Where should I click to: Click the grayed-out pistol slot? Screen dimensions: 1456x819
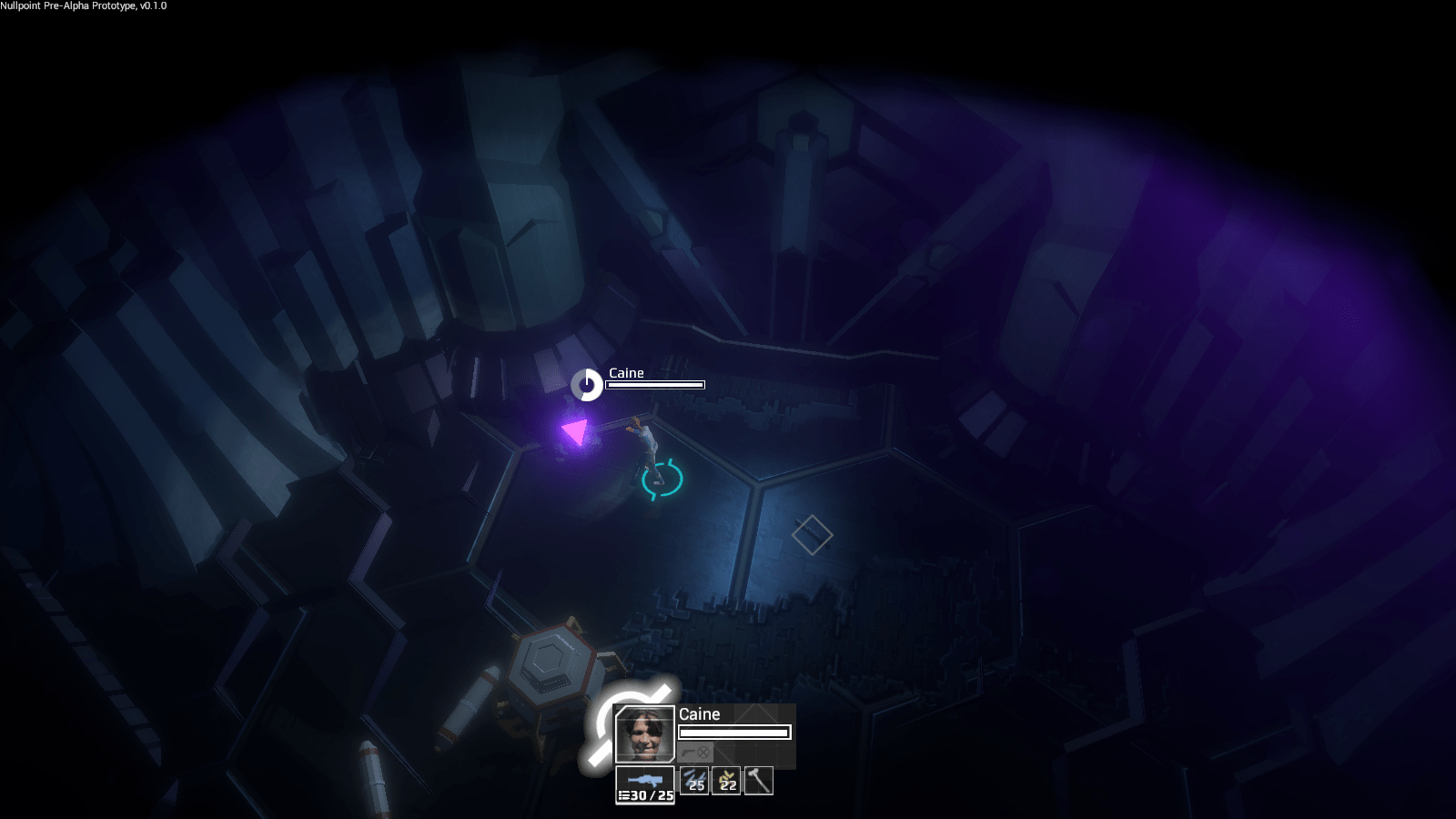point(695,753)
